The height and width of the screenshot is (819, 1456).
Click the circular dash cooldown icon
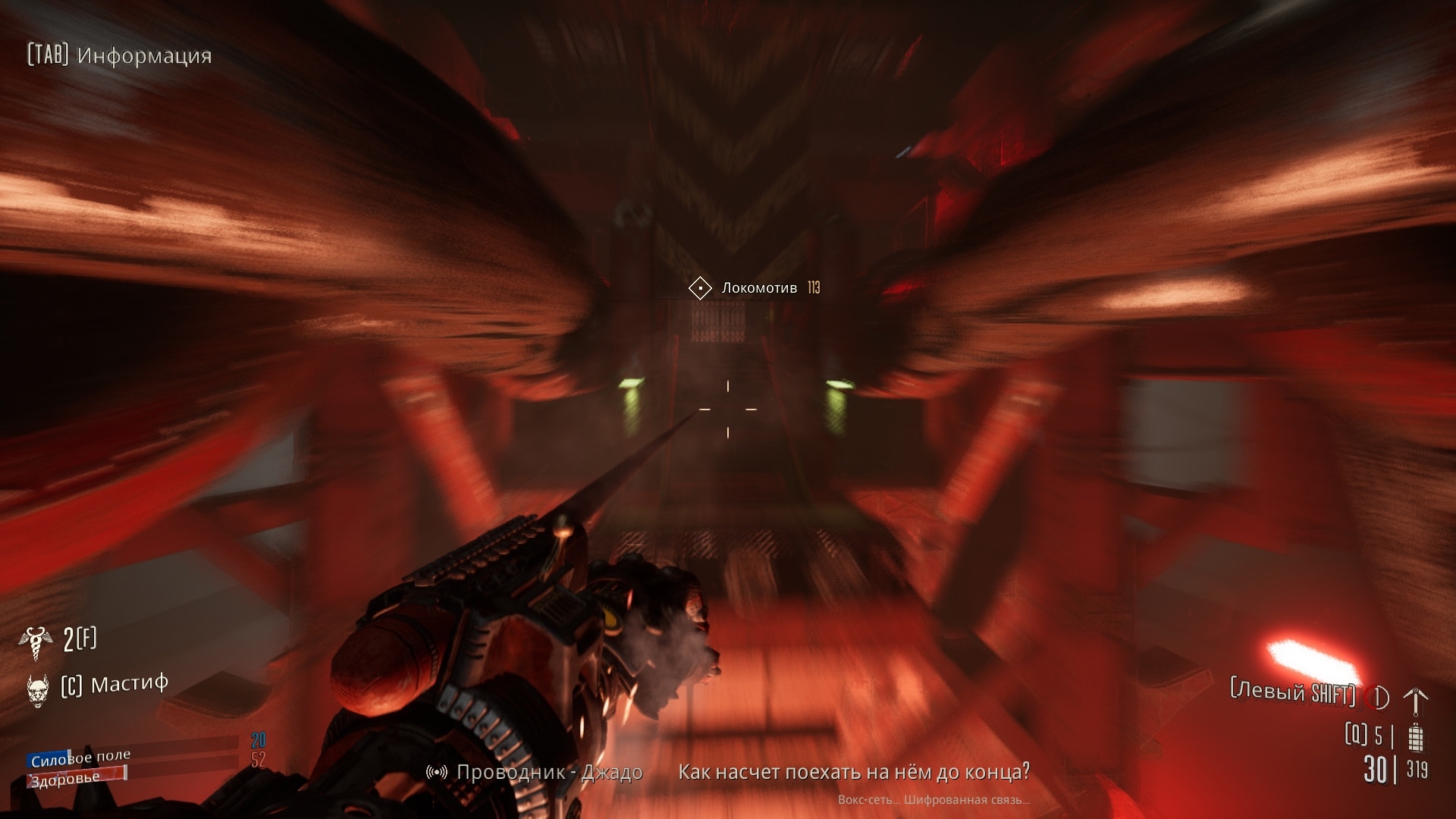tap(1377, 698)
